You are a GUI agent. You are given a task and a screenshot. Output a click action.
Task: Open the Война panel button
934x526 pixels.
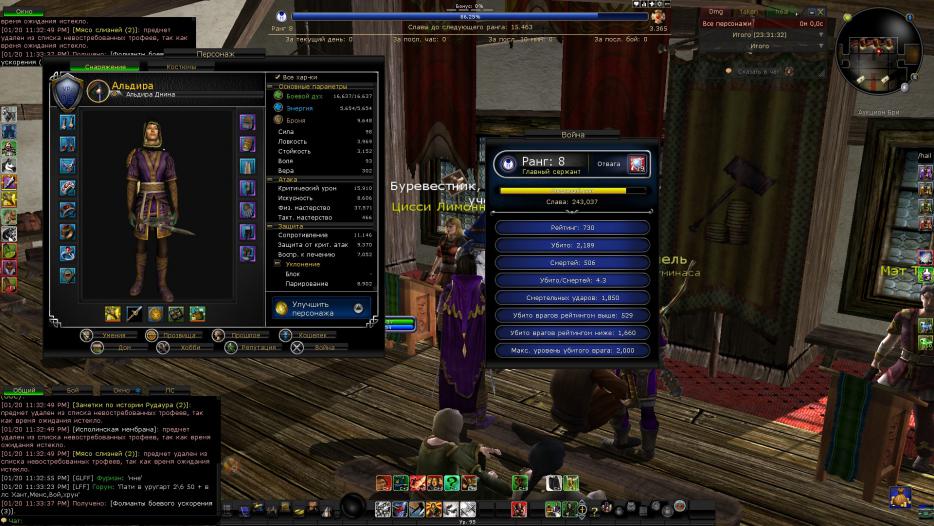click(314, 348)
